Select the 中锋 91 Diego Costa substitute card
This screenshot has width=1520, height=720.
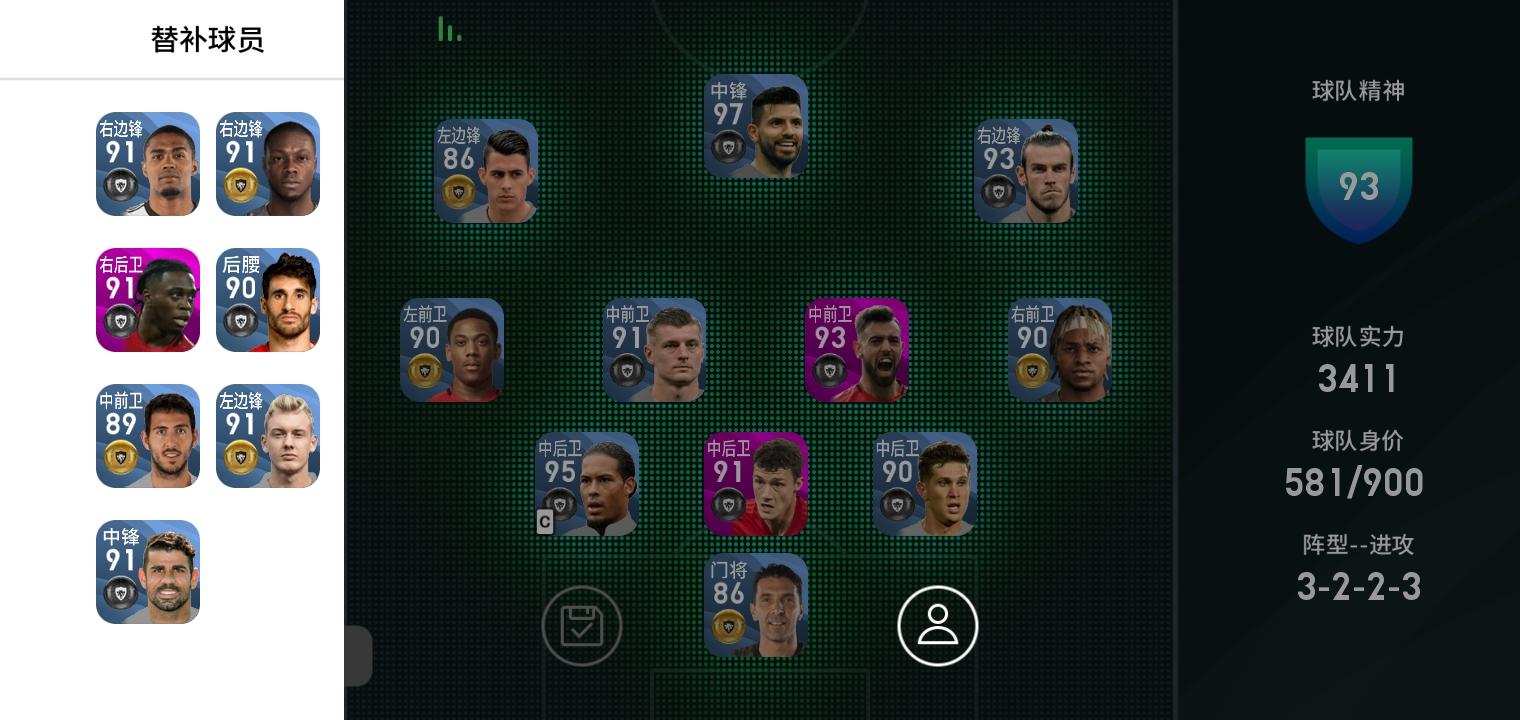pyautogui.click(x=148, y=572)
